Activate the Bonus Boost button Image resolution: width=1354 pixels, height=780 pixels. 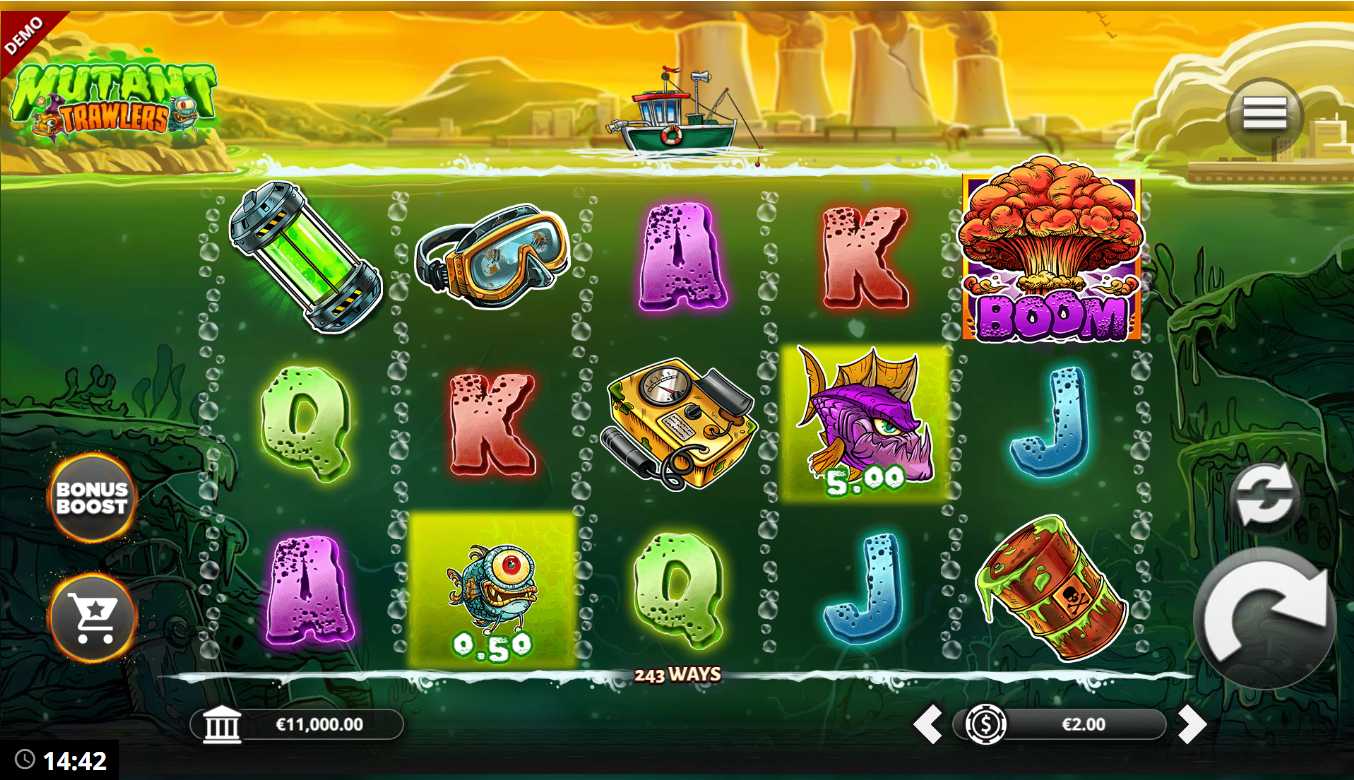tap(92, 498)
